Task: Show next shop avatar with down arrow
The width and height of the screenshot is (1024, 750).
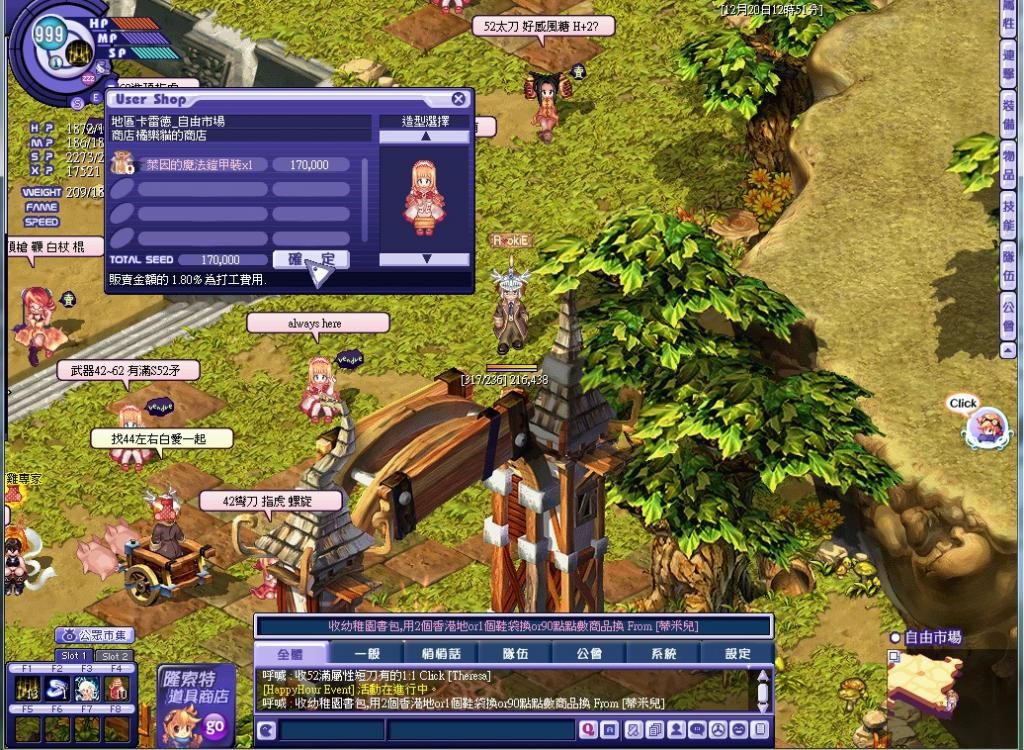Action: click(x=425, y=259)
